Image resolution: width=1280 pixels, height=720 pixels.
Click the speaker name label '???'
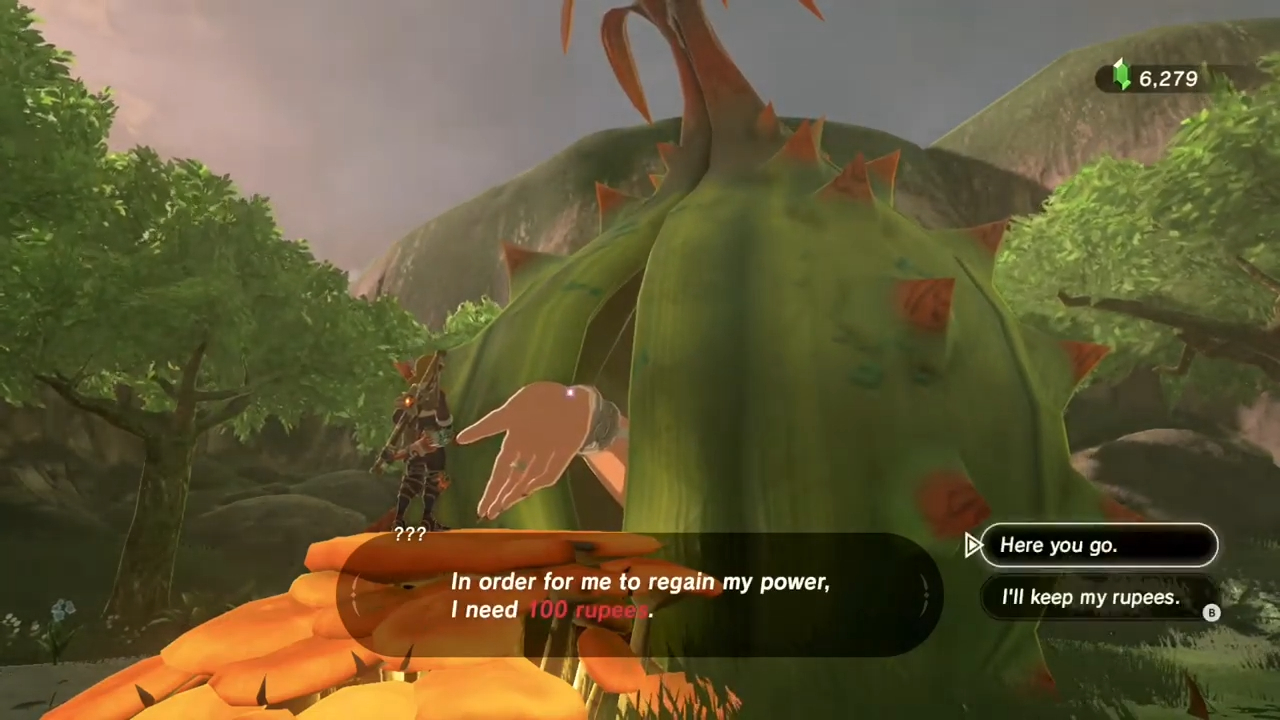pos(410,533)
